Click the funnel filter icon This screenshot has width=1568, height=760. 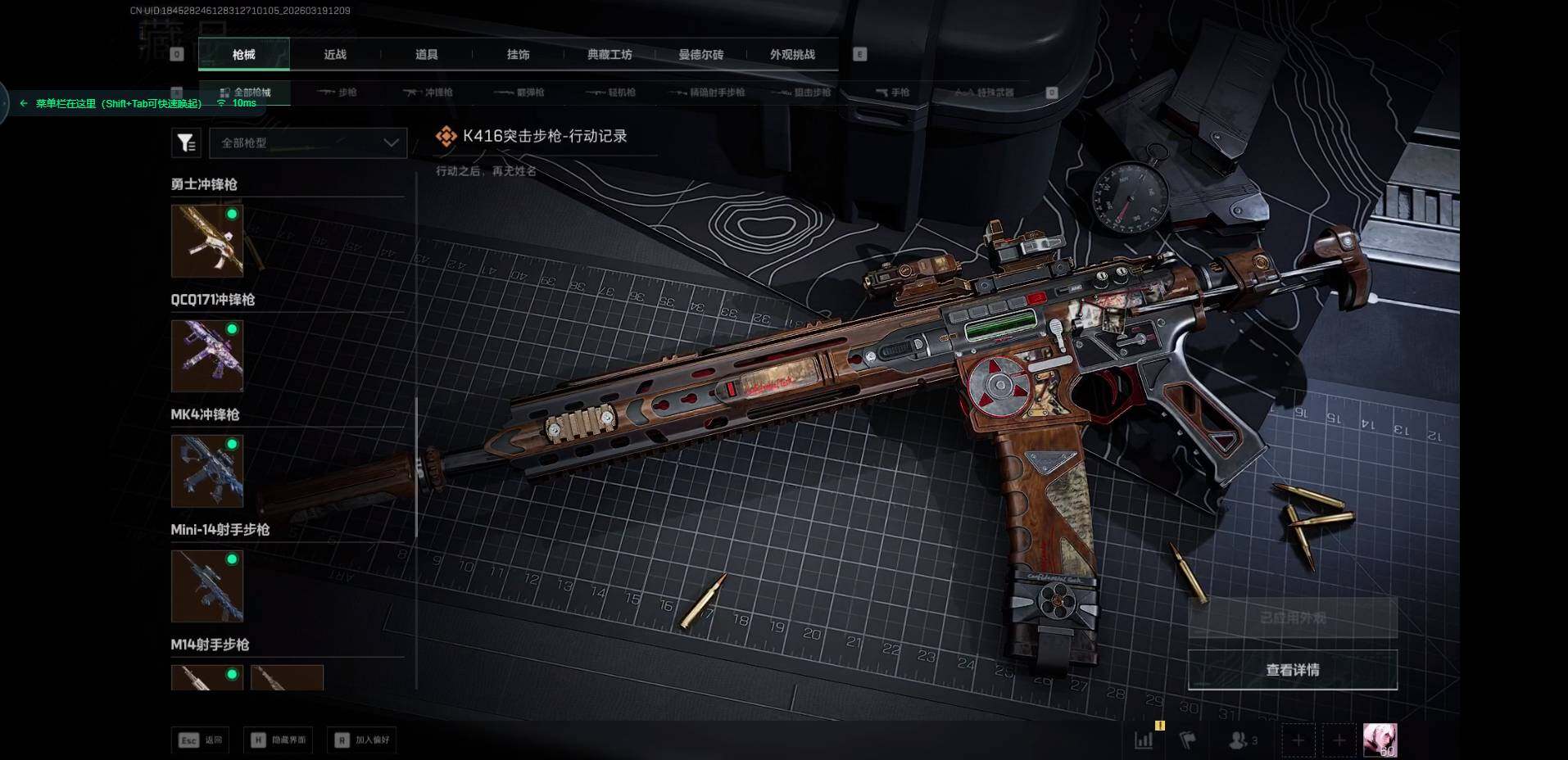186,143
